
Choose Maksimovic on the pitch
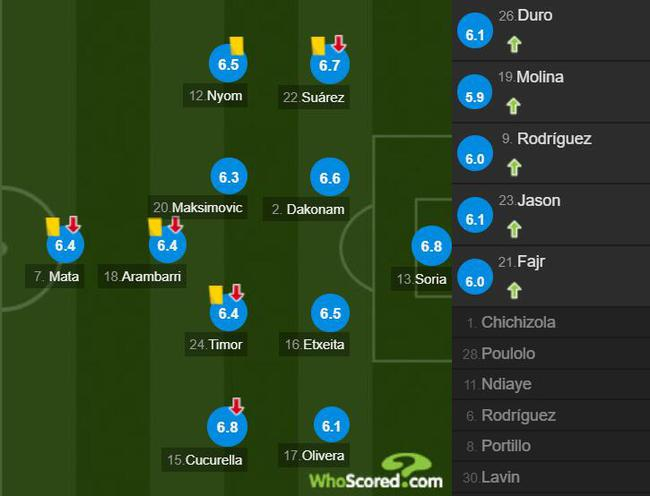(227, 177)
